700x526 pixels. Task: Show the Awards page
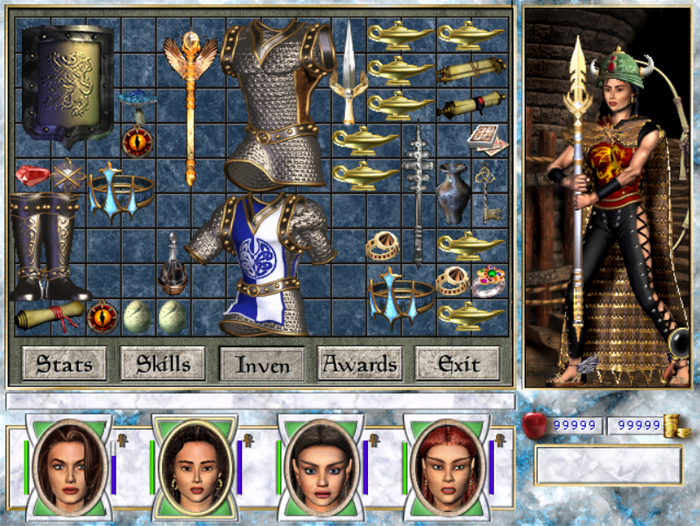361,364
